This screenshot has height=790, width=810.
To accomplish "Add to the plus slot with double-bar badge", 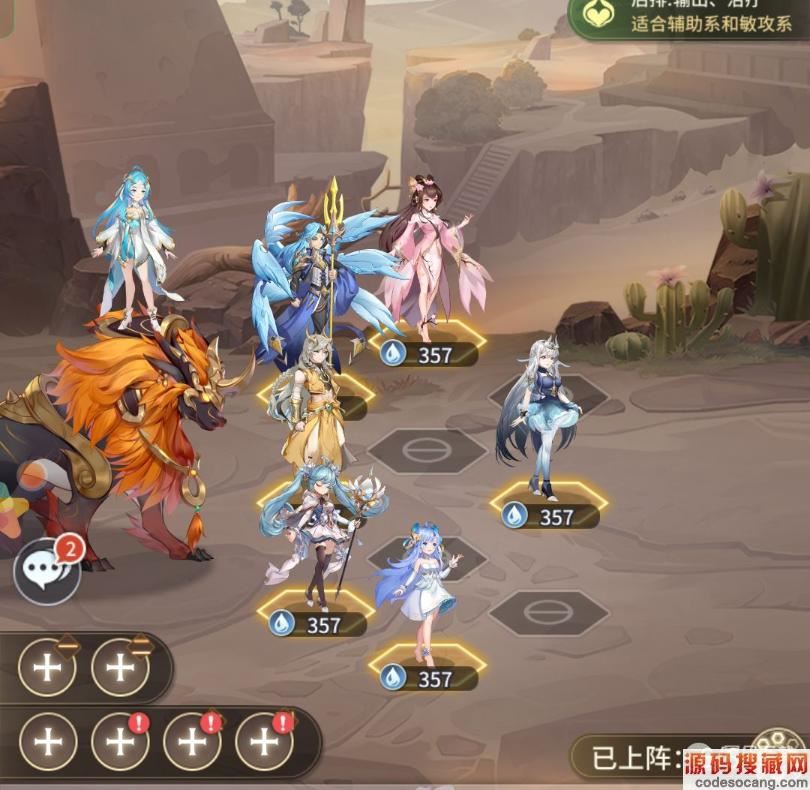I will click(x=120, y=666).
